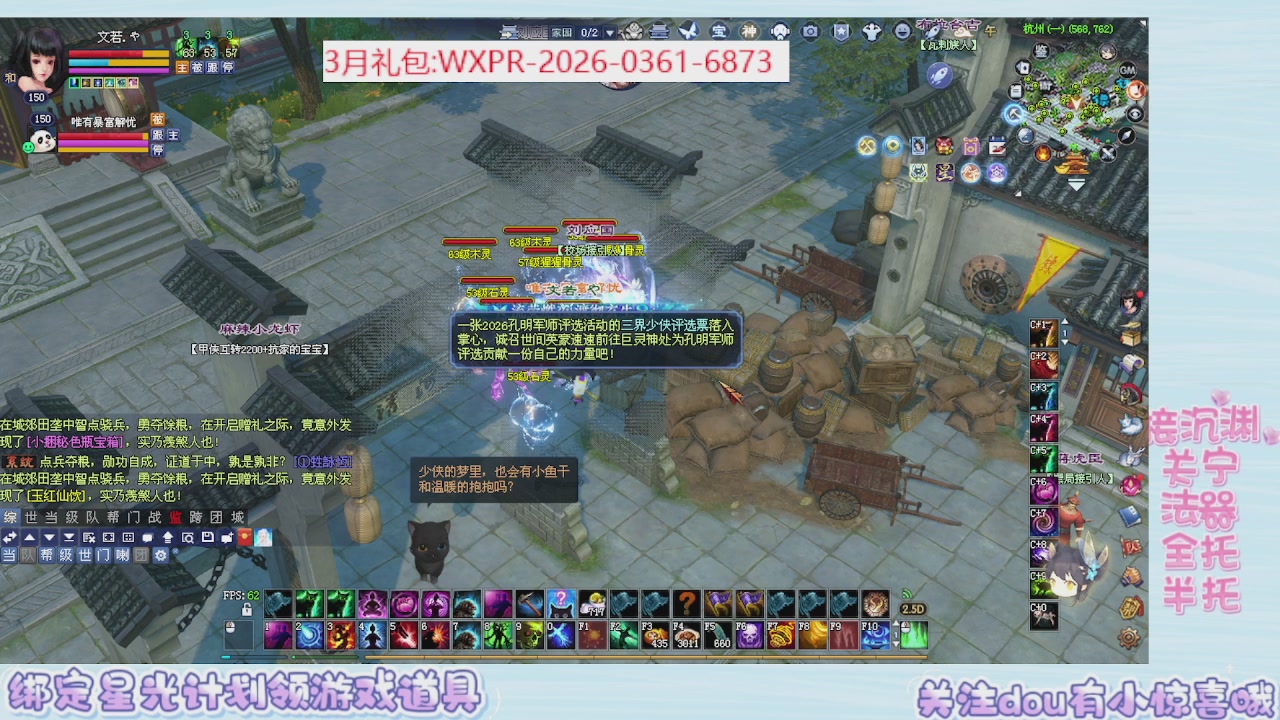The height and width of the screenshot is (720, 1280).
Task: Open the 宝 treasure panel in the top toolbar
Action: tap(720, 32)
